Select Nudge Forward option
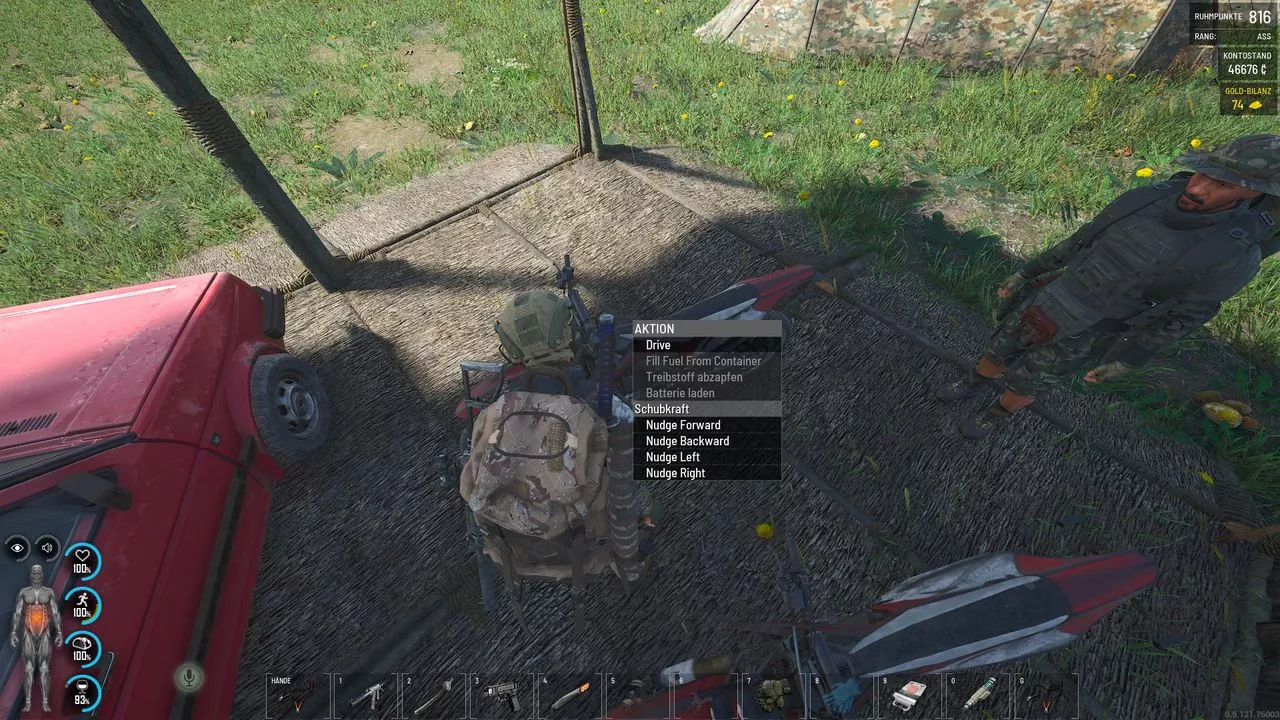 click(683, 425)
